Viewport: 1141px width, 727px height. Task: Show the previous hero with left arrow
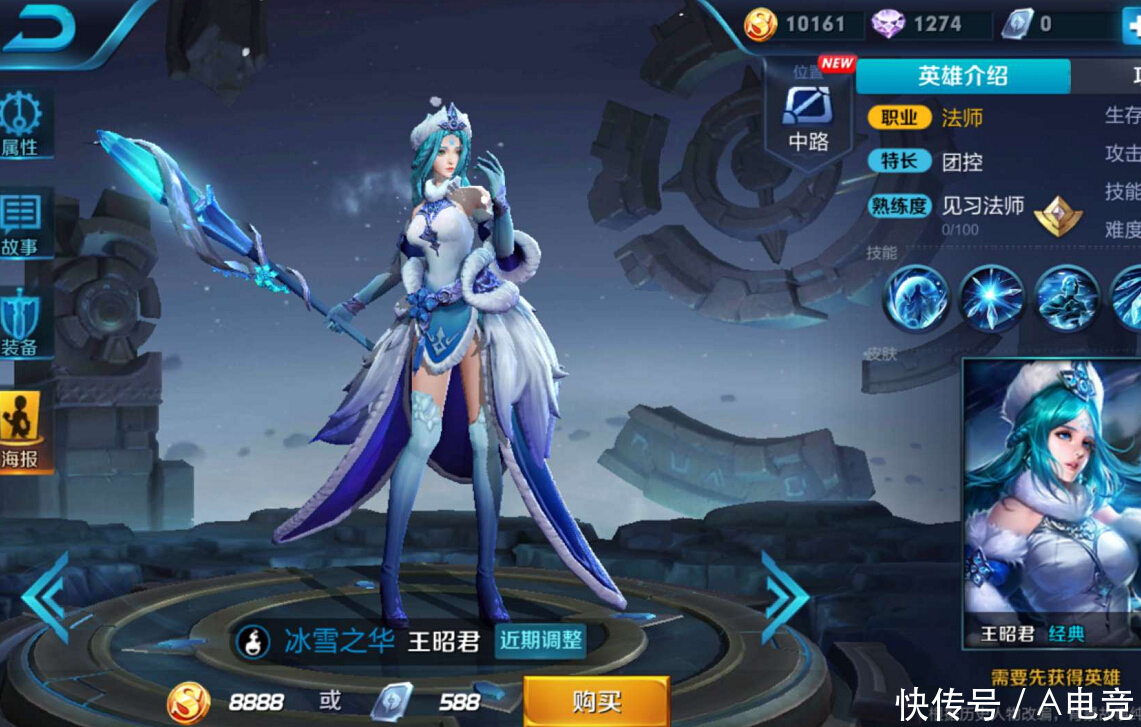click(x=44, y=596)
